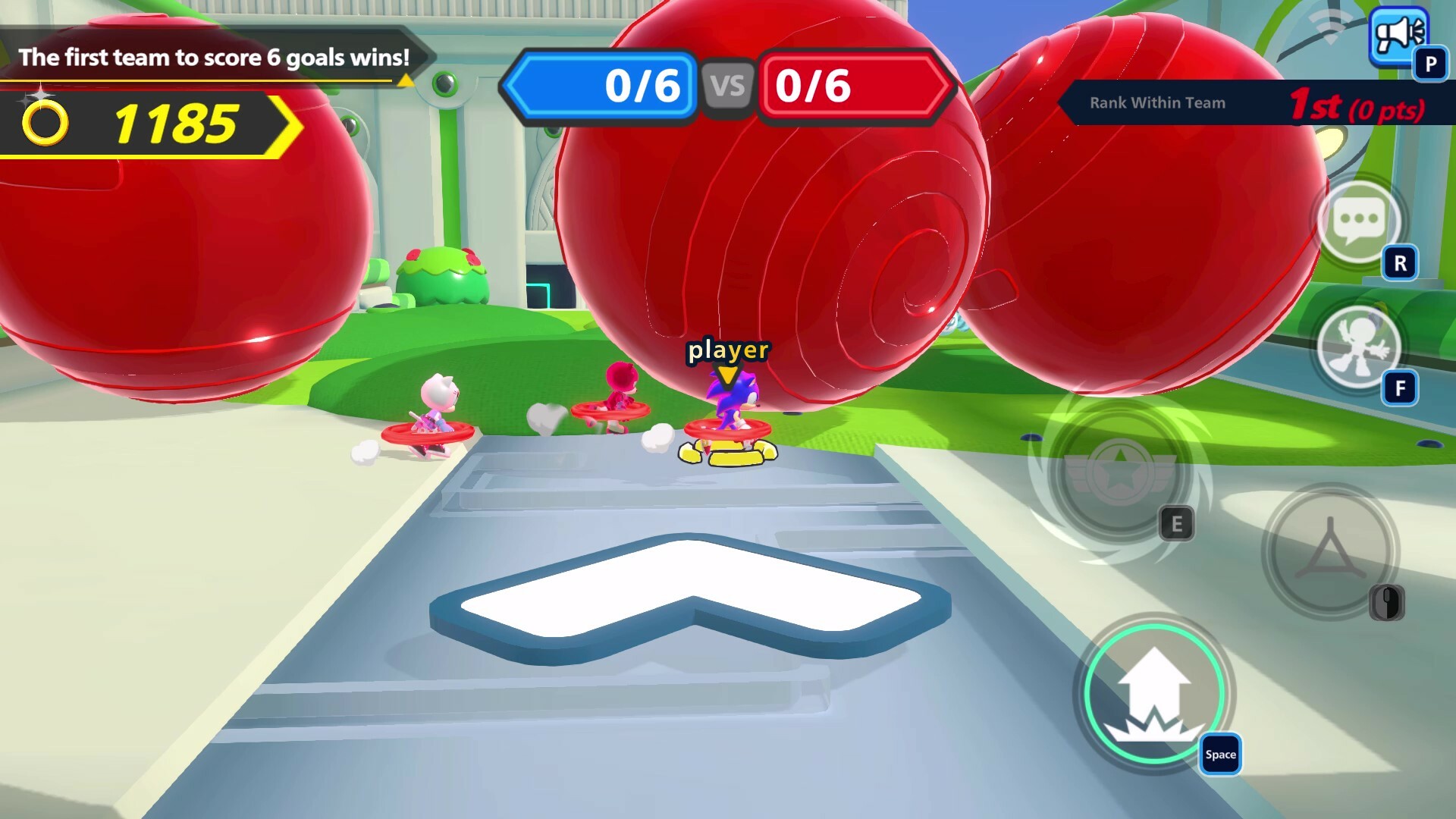Tap the R keybind badge near chat icon
Viewport: 1456px width, 819px height.
click(x=1400, y=262)
